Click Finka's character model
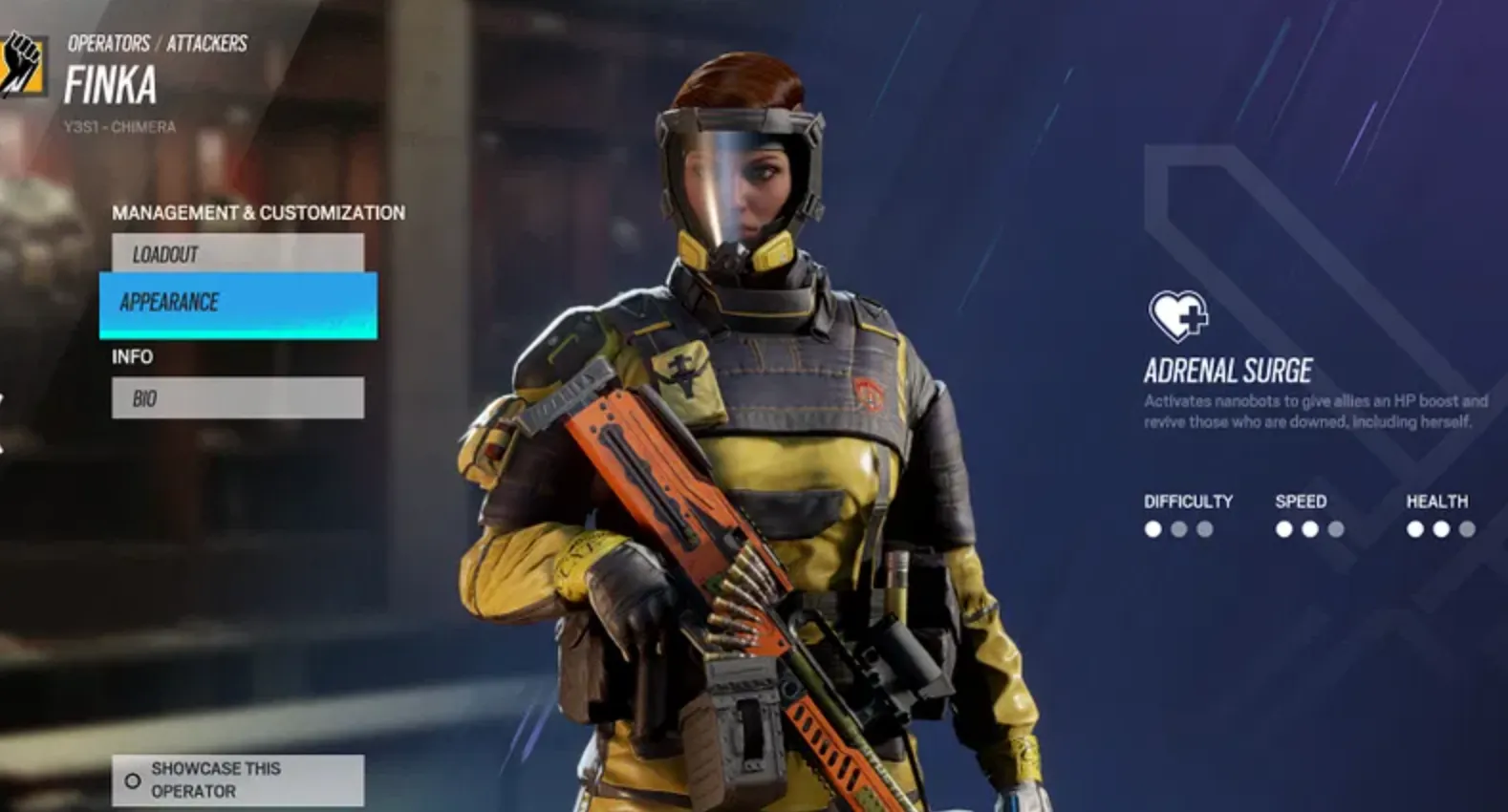This screenshot has width=1508, height=812. pyautogui.click(x=765, y=430)
